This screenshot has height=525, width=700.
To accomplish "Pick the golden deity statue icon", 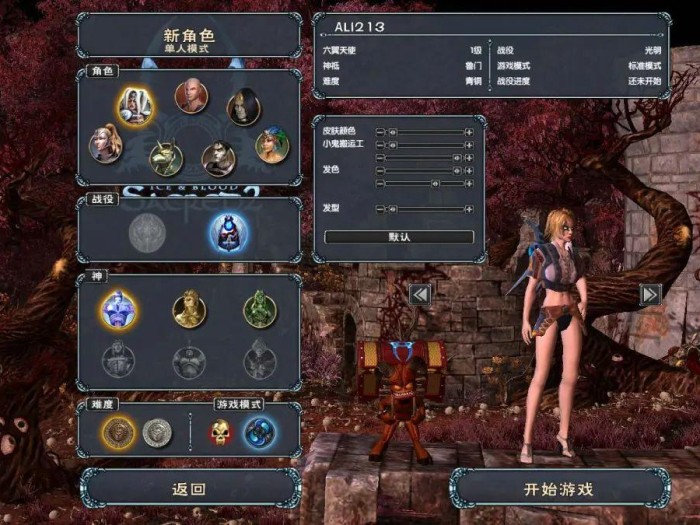I will [189, 309].
